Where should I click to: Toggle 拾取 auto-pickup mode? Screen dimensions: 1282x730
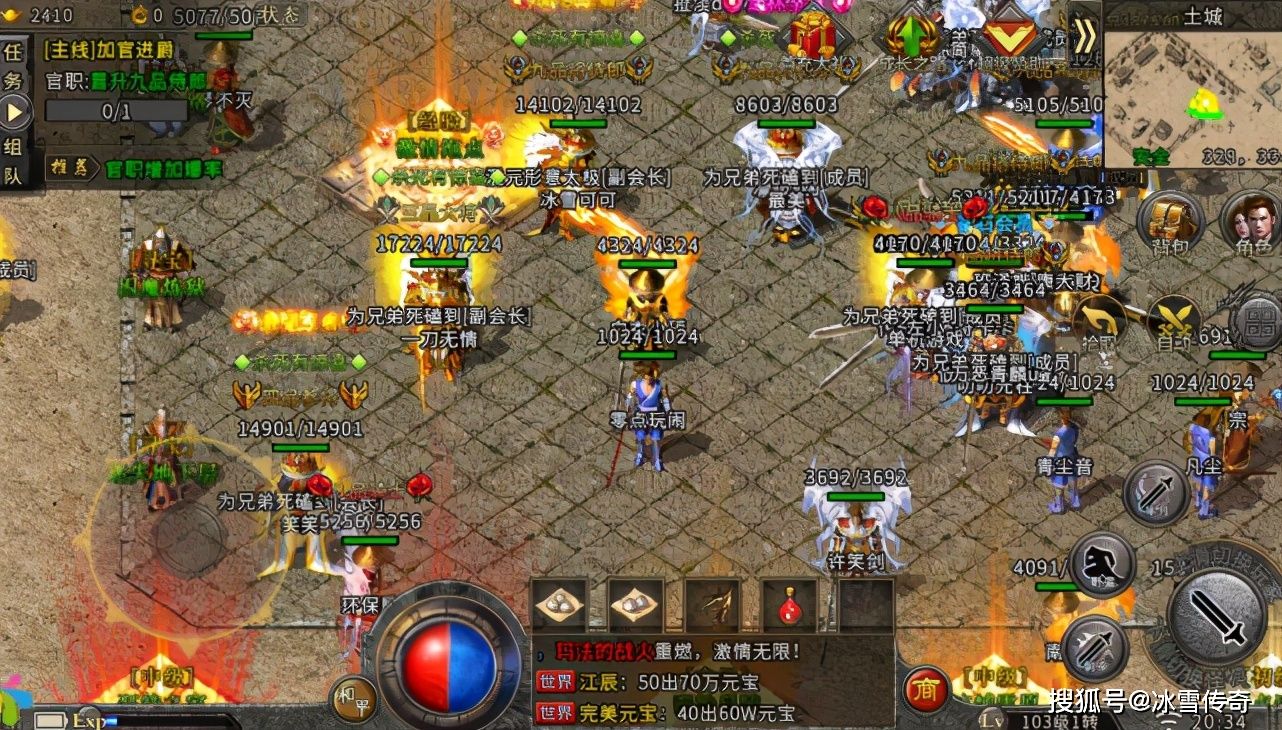(1099, 320)
